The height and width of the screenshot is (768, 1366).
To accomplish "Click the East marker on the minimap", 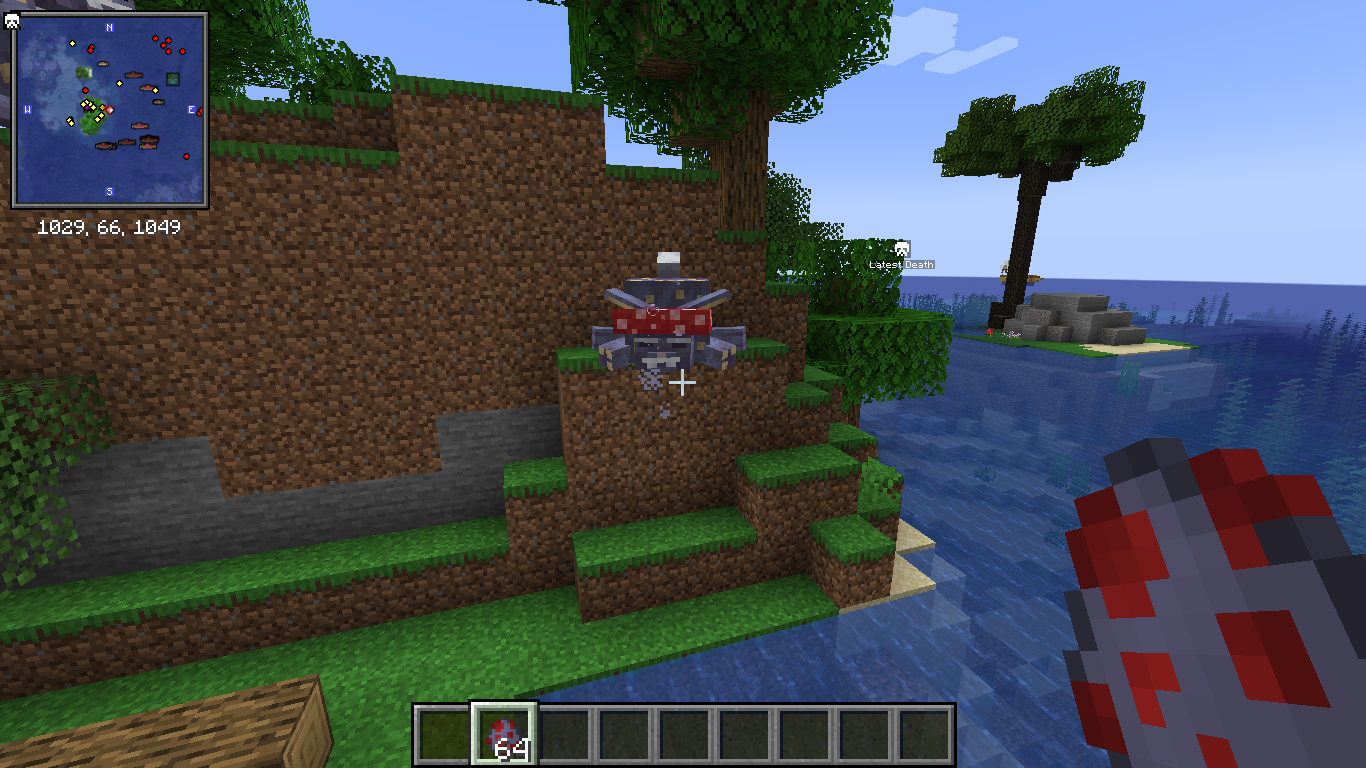I will 191,110.
